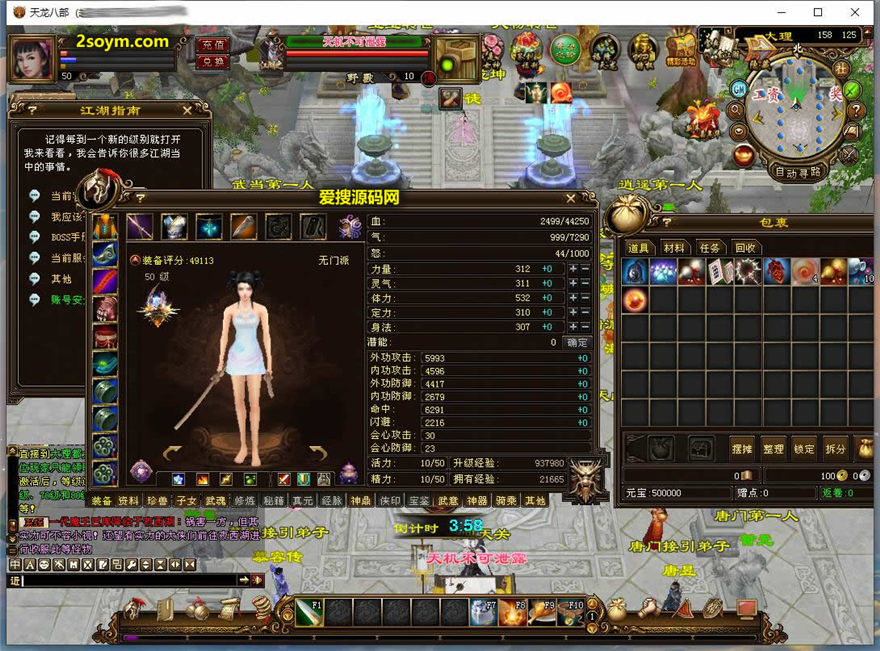Show the 回收 tab in the bag
The height and width of the screenshot is (651, 880).
coord(745,248)
